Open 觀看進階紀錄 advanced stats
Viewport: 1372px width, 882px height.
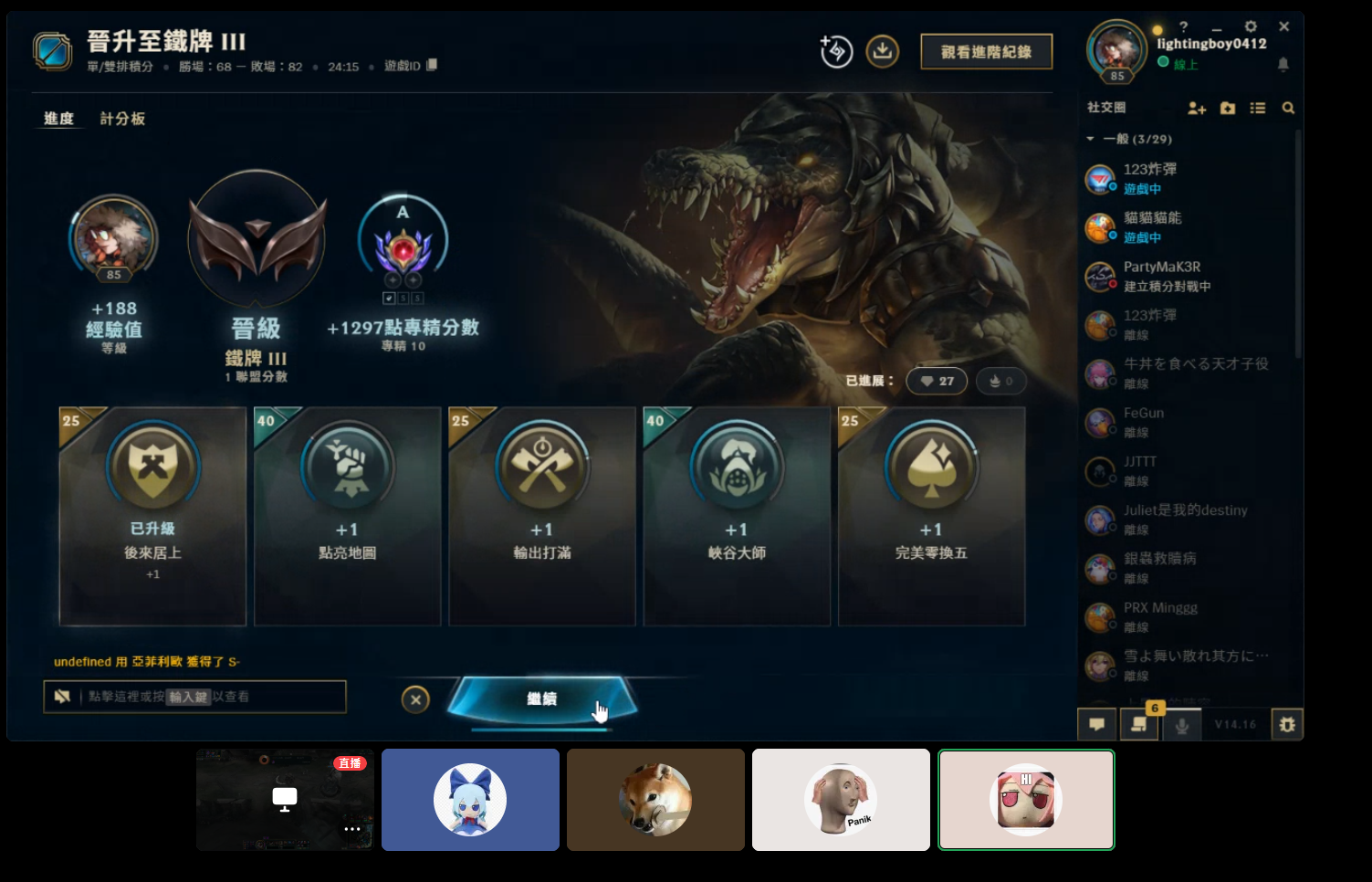986,52
